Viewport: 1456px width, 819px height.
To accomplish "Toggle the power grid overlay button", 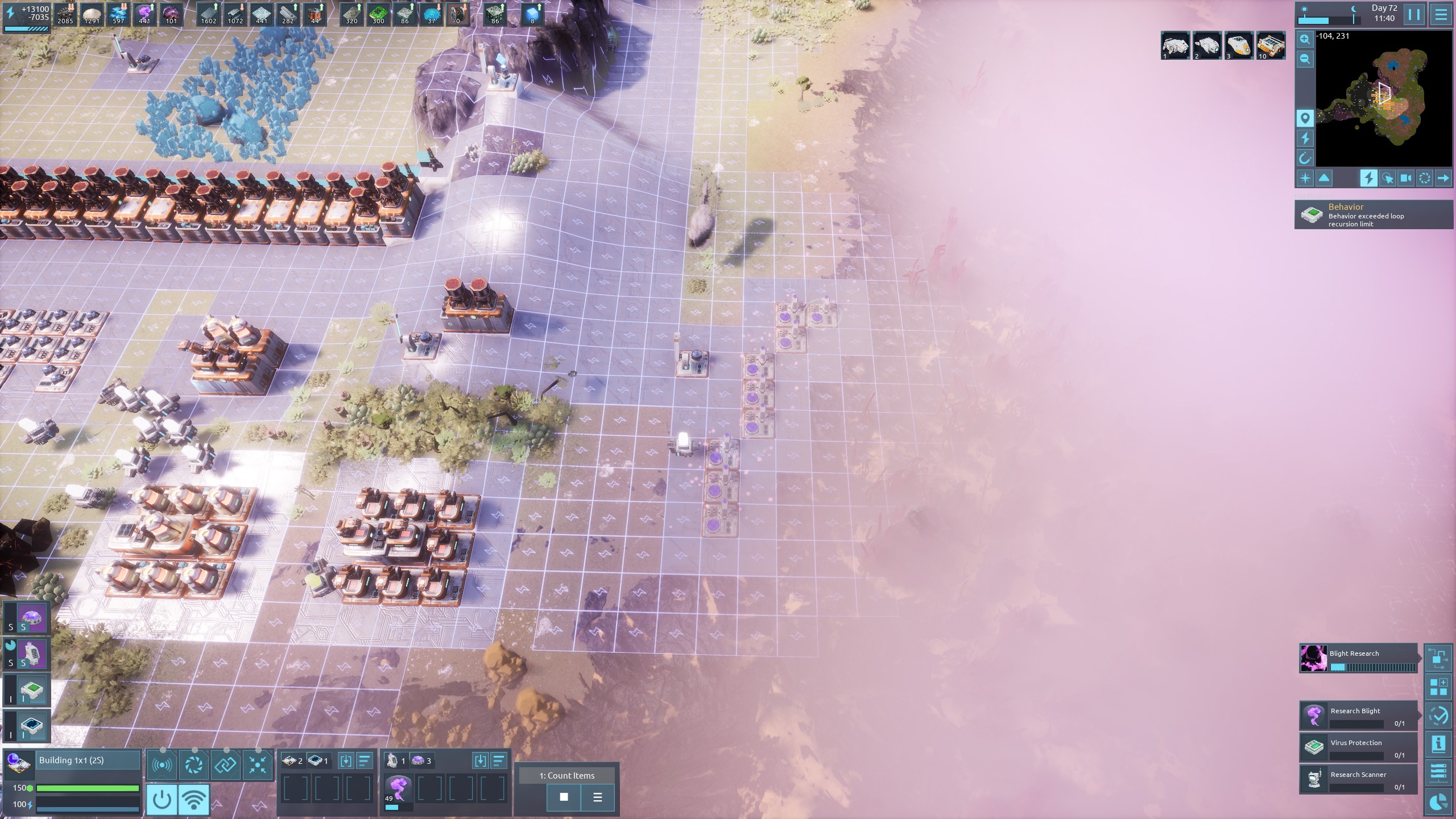I will [x=1368, y=178].
